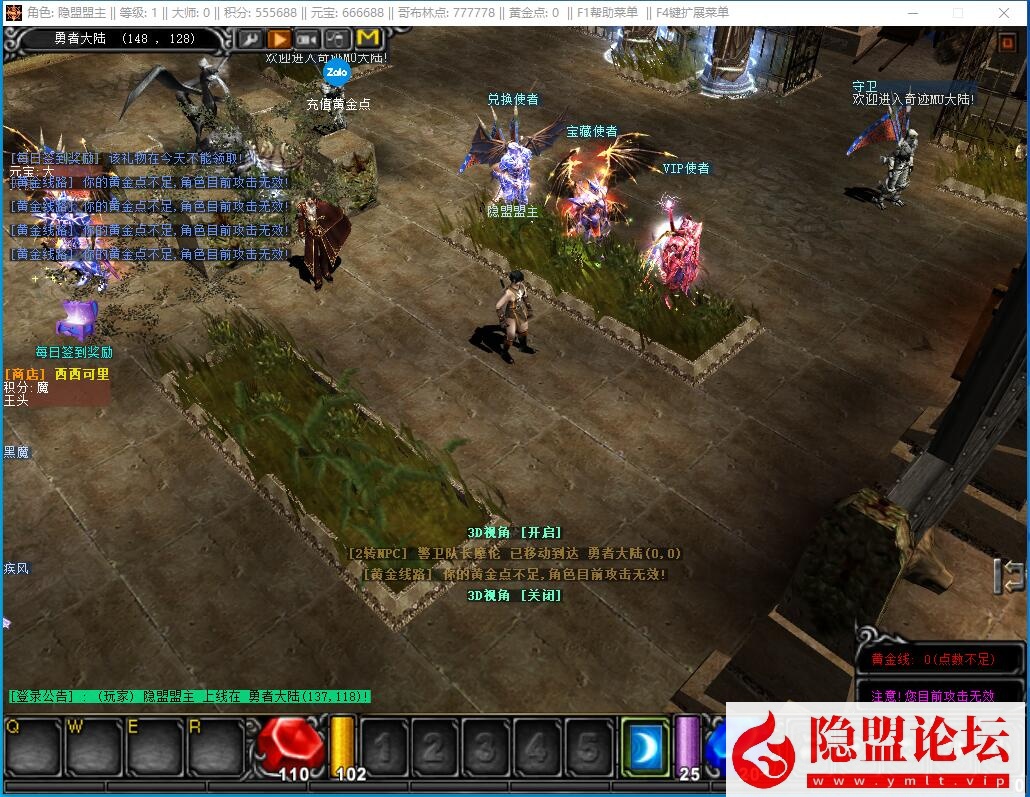The image size is (1030, 797).
Task: Click the mouse helper toolbar button
Action: pos(336,39)
